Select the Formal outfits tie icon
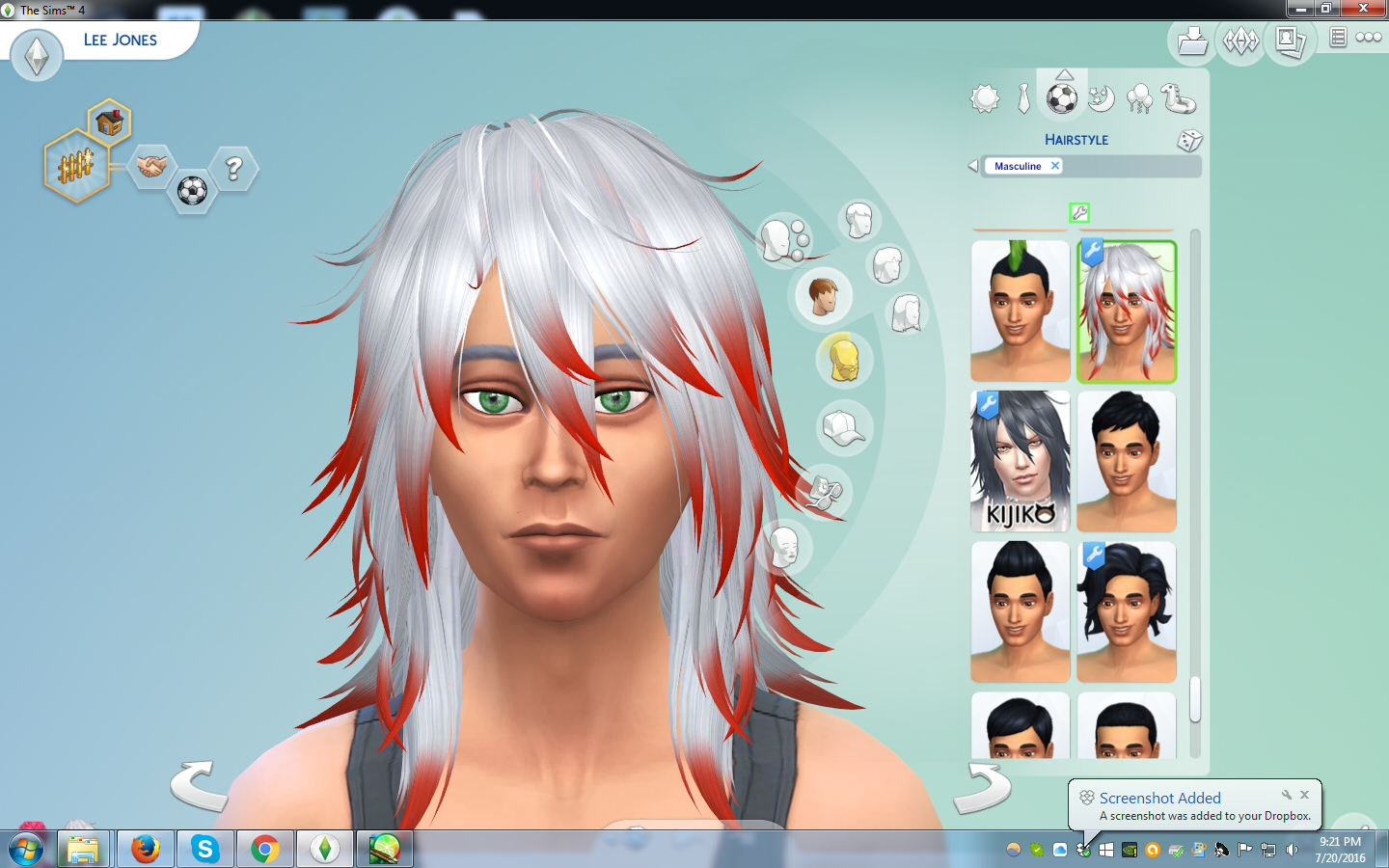 pos(1023,98)
